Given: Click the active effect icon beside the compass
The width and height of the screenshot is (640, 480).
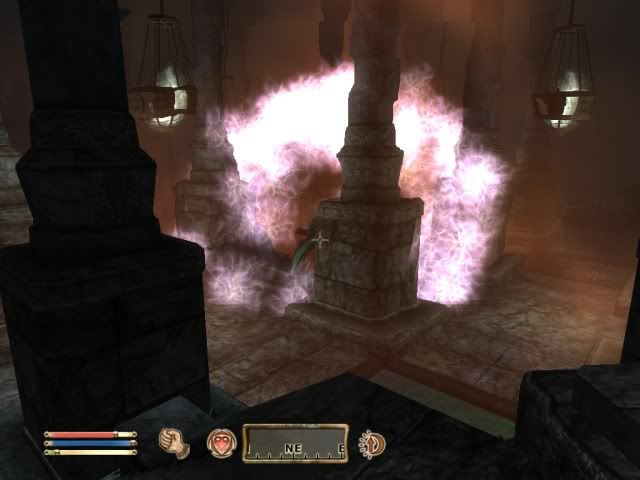Looking at the screenshot, I should point(372,441).
